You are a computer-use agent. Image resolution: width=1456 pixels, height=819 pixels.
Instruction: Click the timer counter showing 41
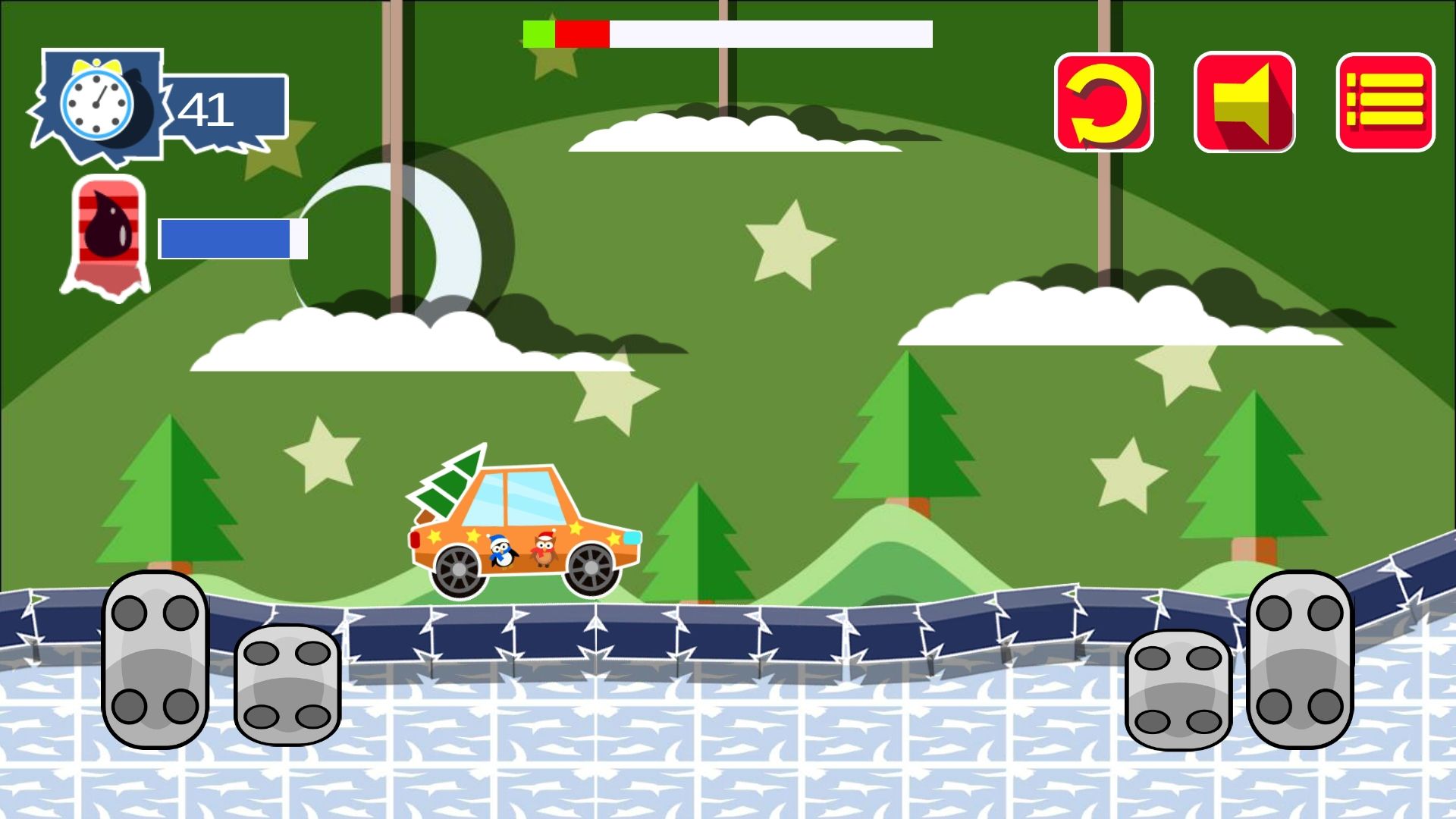point(206,108)
